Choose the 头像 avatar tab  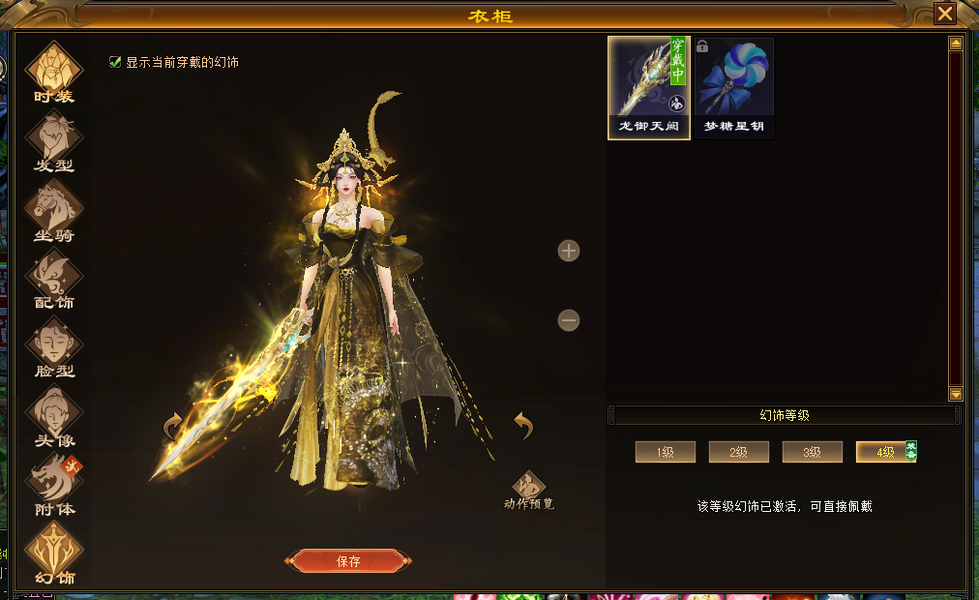[54, 414]
